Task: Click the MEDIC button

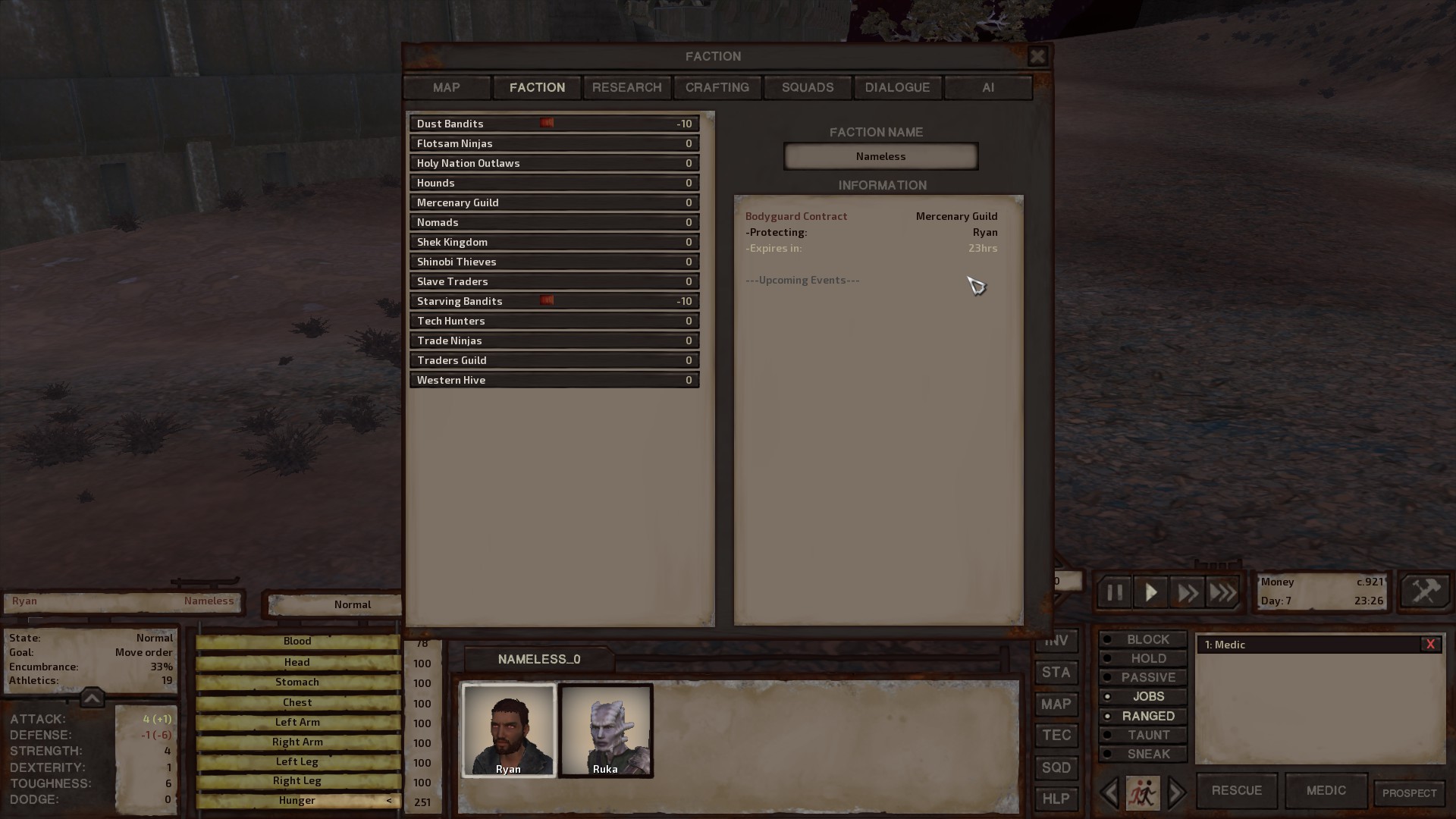Action: [1326, 790]
